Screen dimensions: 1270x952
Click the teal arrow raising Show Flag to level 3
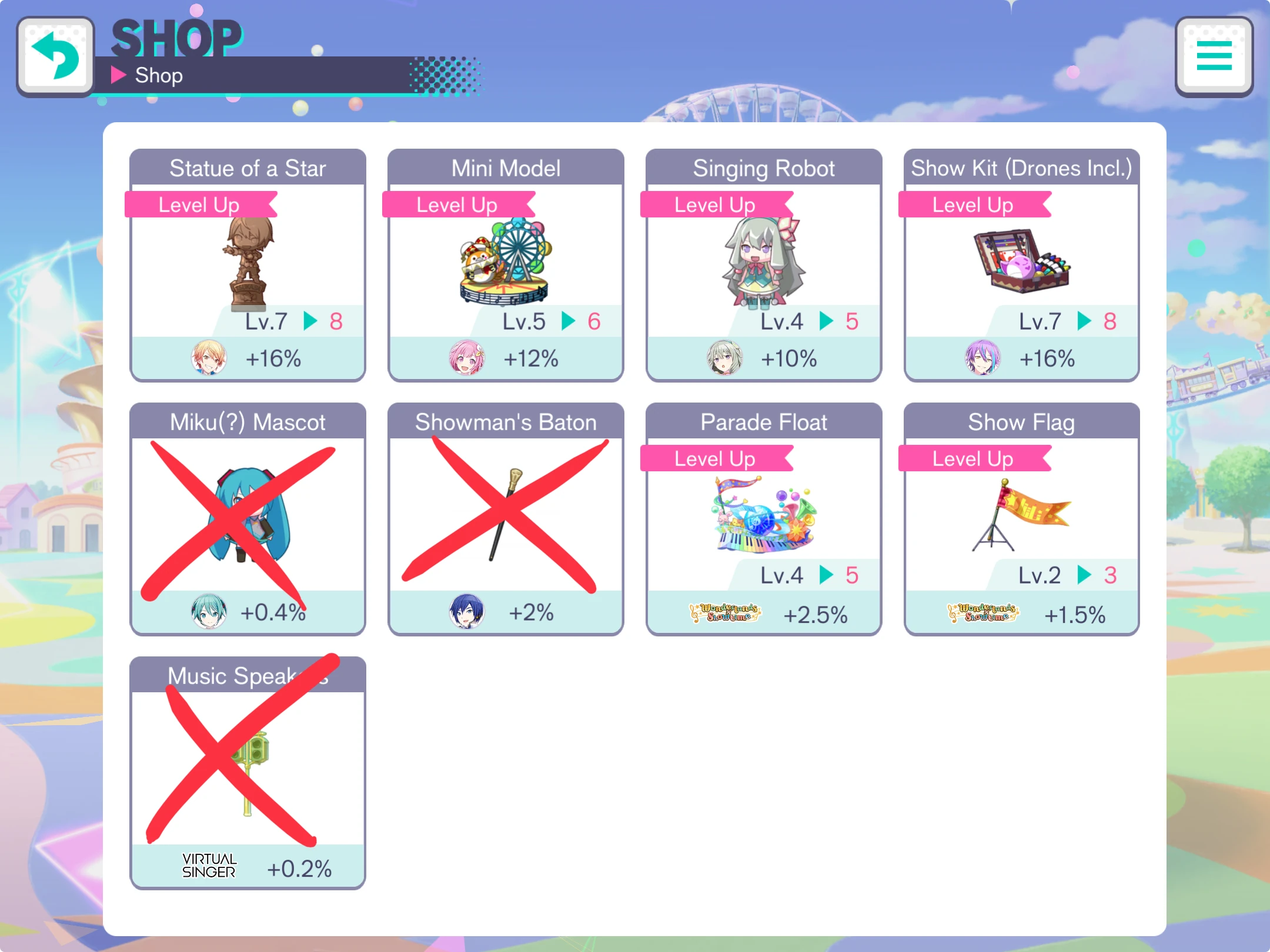point(1084,575)
